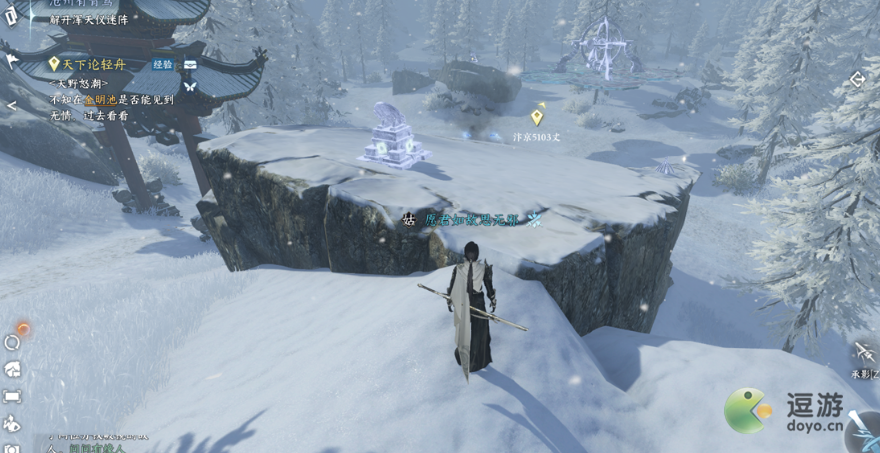Click the fish icon on left sidebar

tap(12, 423)
